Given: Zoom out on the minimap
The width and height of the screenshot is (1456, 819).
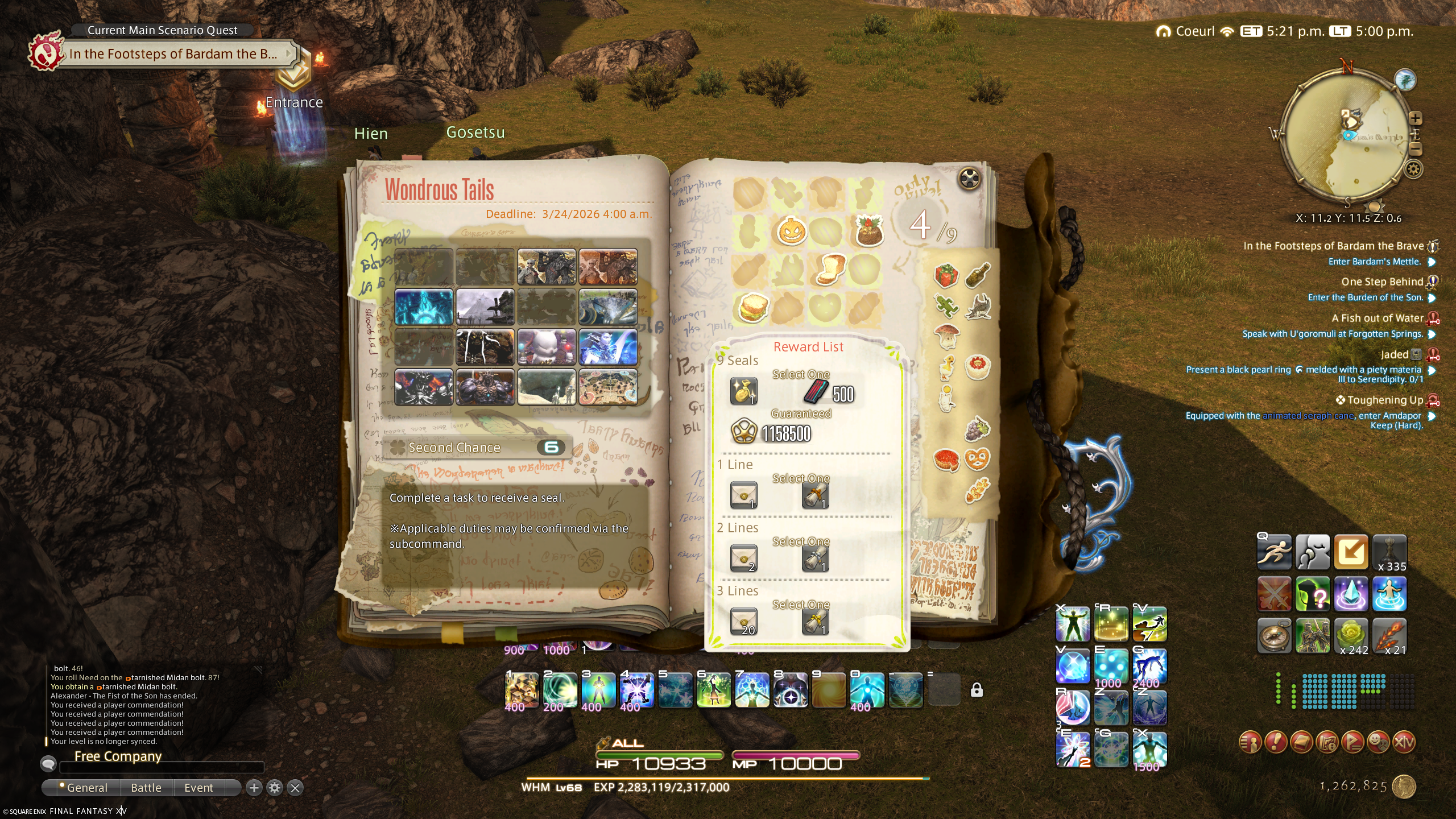Looking at the screenshot, I should (1416, 149).
